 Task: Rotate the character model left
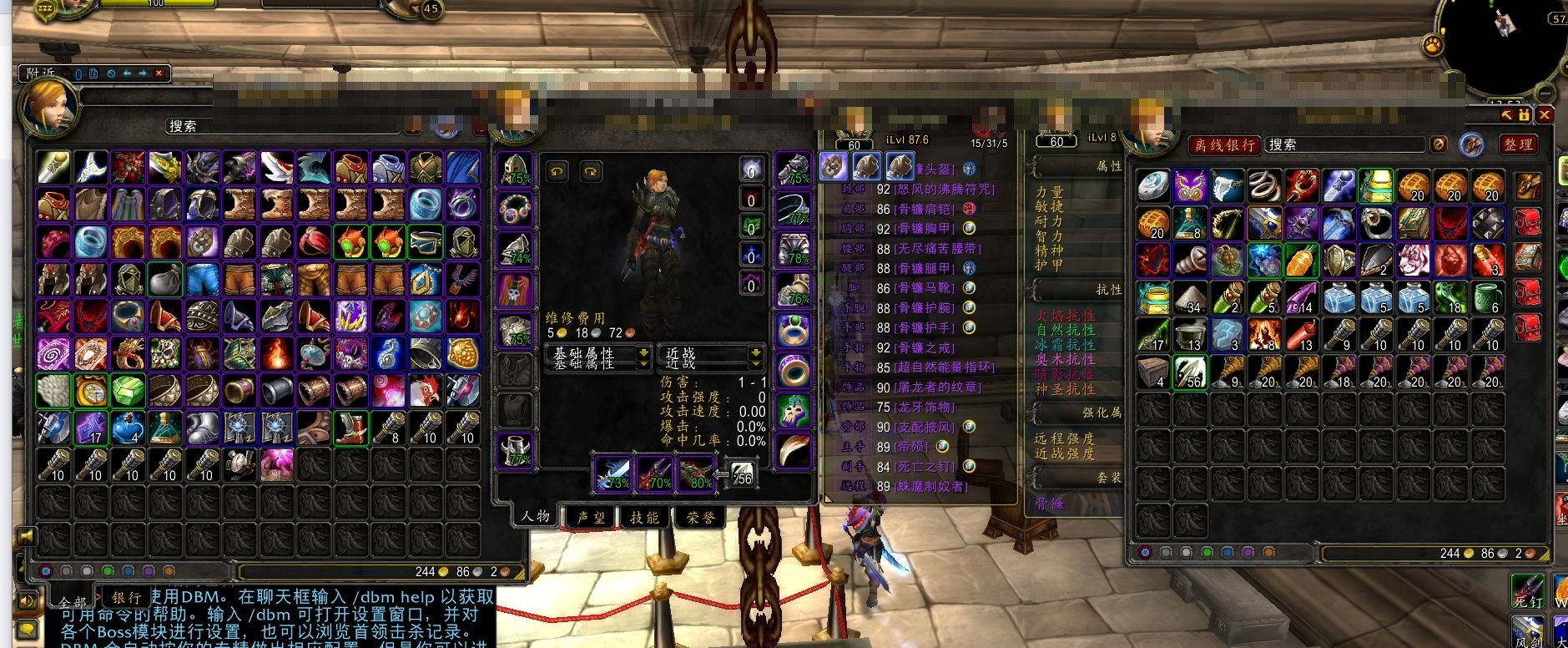[x=557, y=172]
